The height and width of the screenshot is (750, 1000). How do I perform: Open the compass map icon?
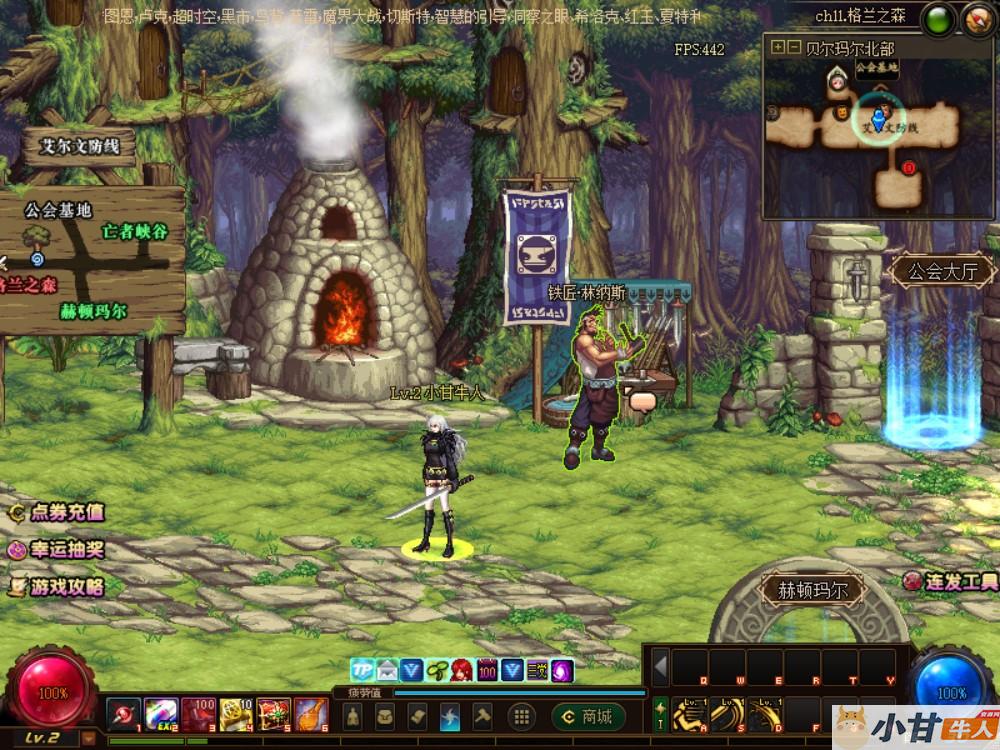[x=978, y=19]
